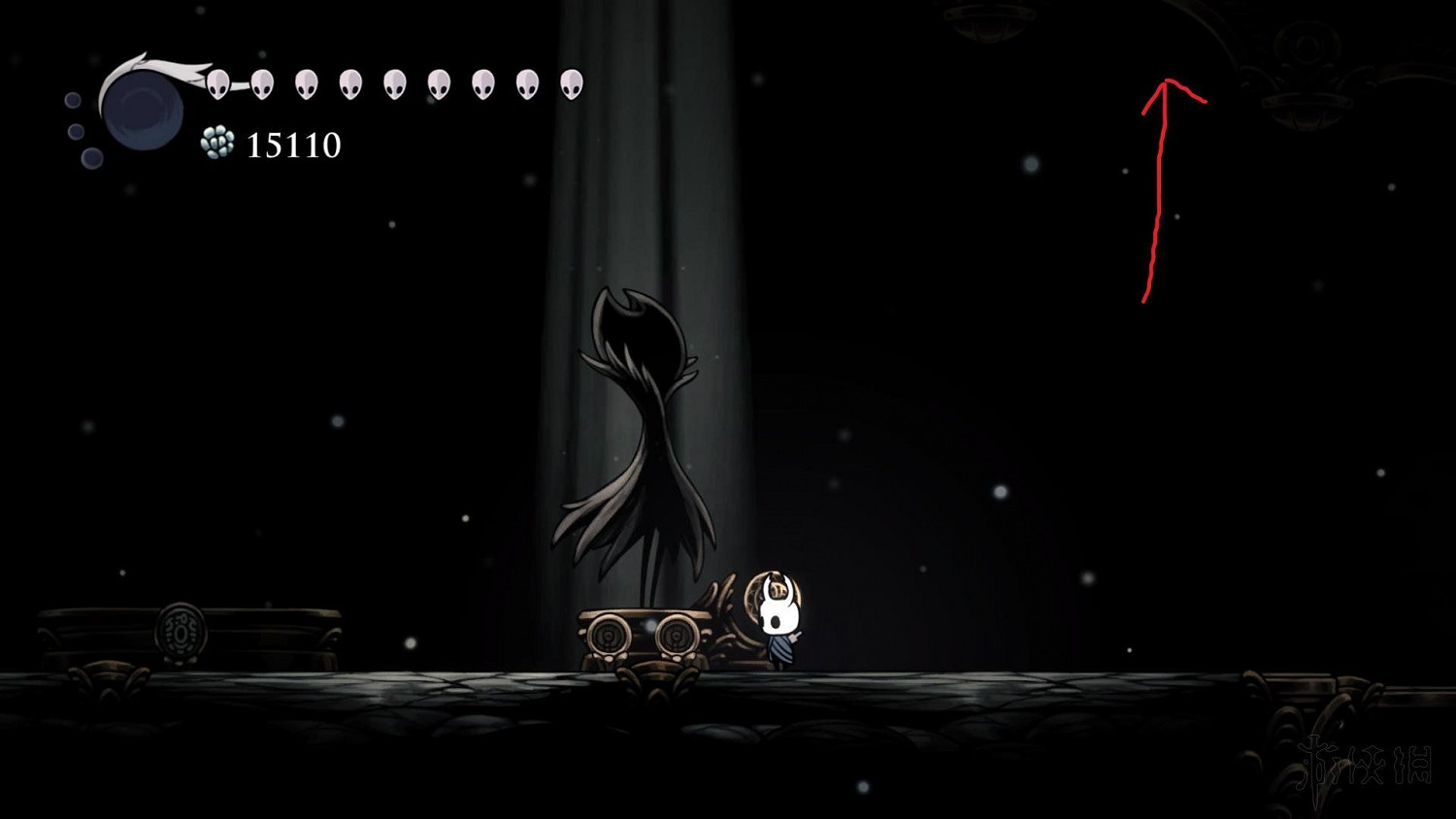Click the middle health mask
The width and height of the screenshot is (1456, 819).
394,83
